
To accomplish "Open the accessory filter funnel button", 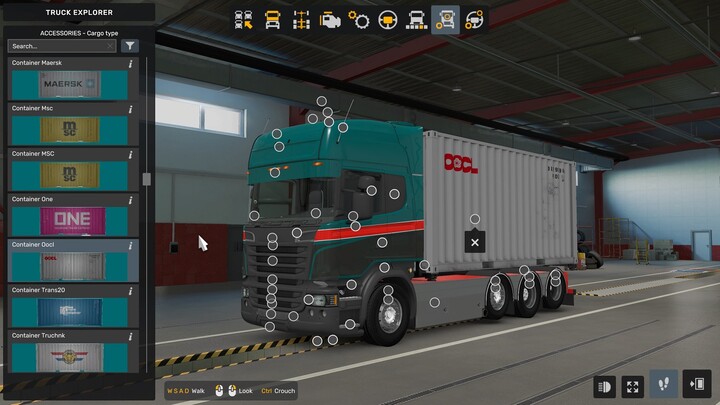I will [130, 46].
